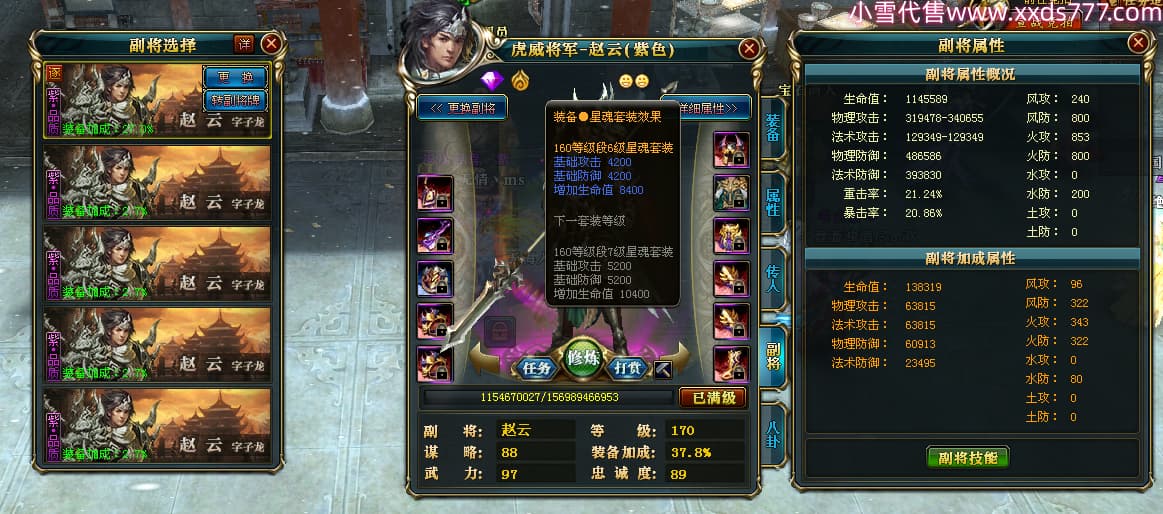The height and width of the screenshot is (514, 1163).
Task: Switch to the 装备 tab
Action: (773, 131)
